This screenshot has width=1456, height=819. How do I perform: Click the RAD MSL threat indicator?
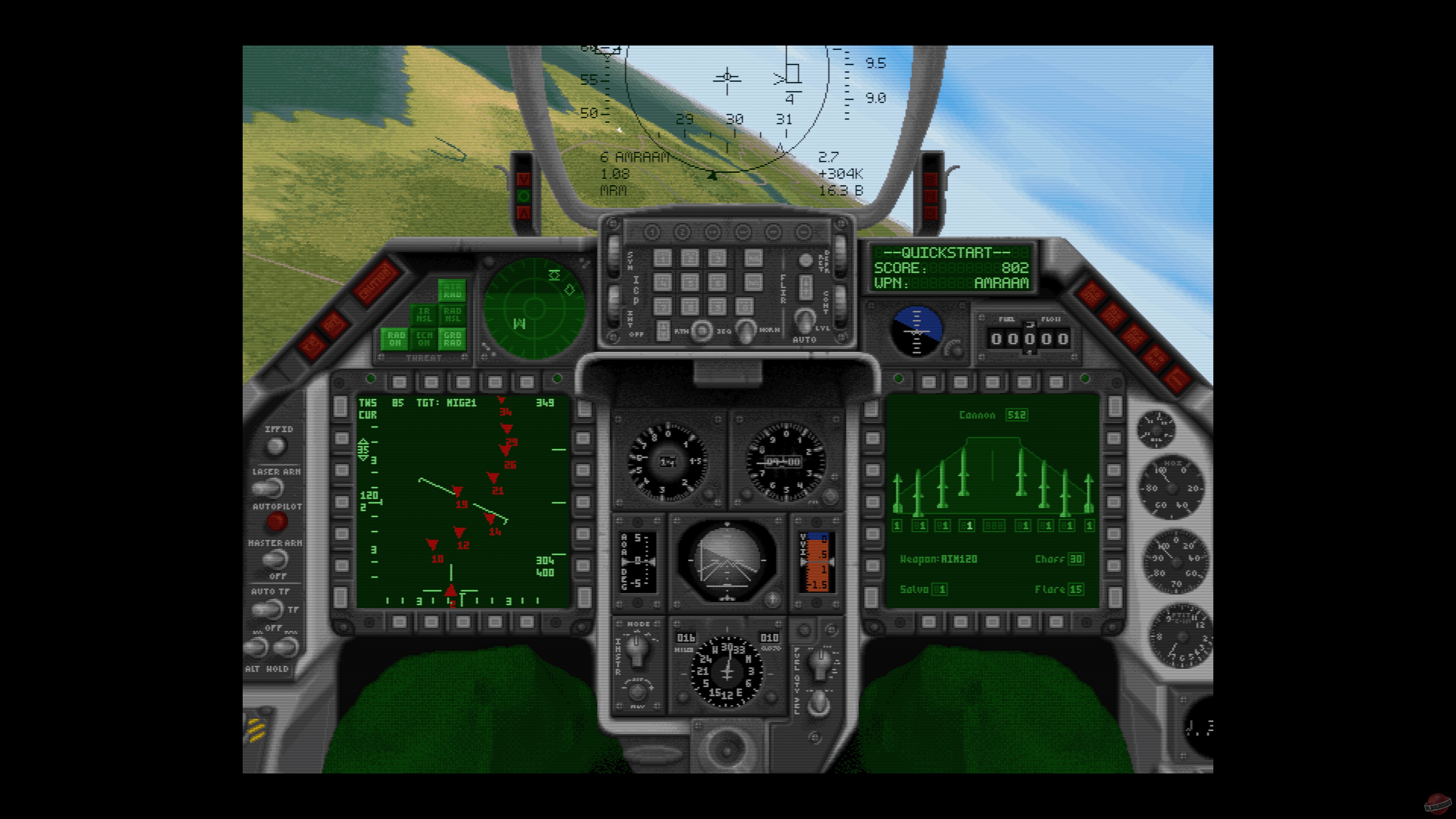coord(452,315)
